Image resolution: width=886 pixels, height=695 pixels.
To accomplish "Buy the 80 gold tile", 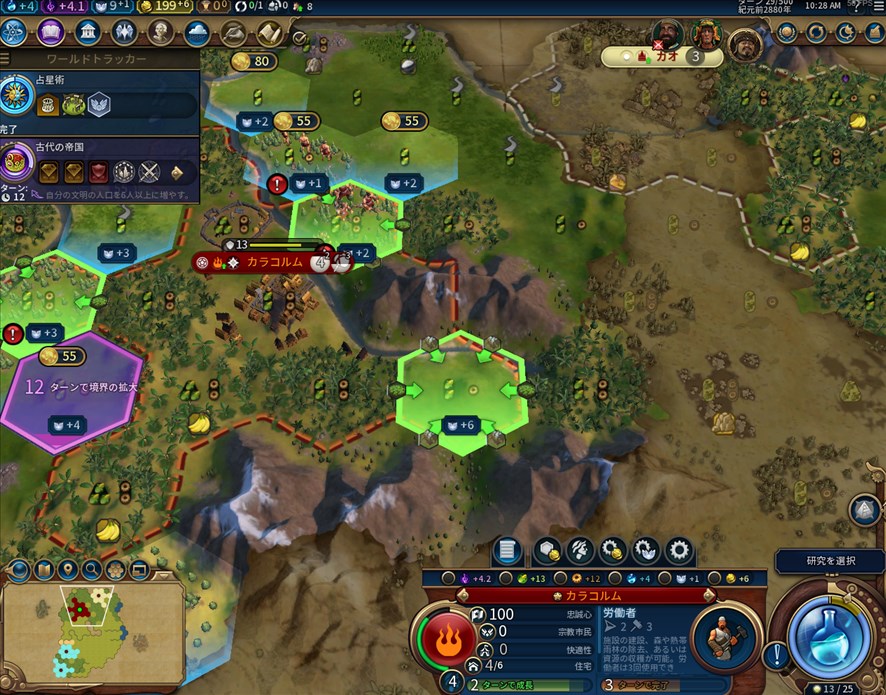I will coord(254,62).
